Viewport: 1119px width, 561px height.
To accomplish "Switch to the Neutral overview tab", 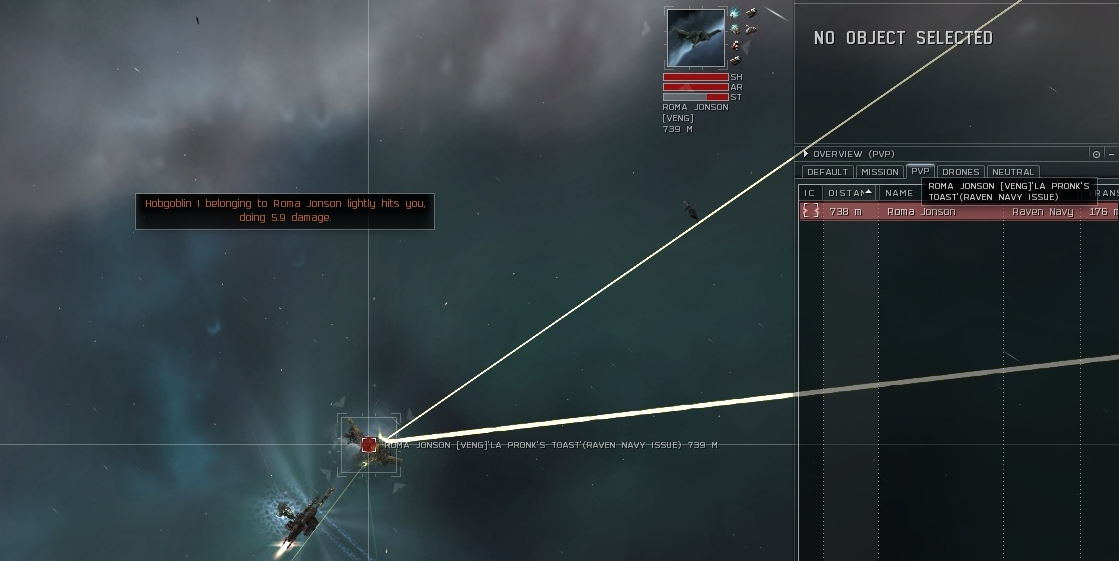I will click(1012, 172).
